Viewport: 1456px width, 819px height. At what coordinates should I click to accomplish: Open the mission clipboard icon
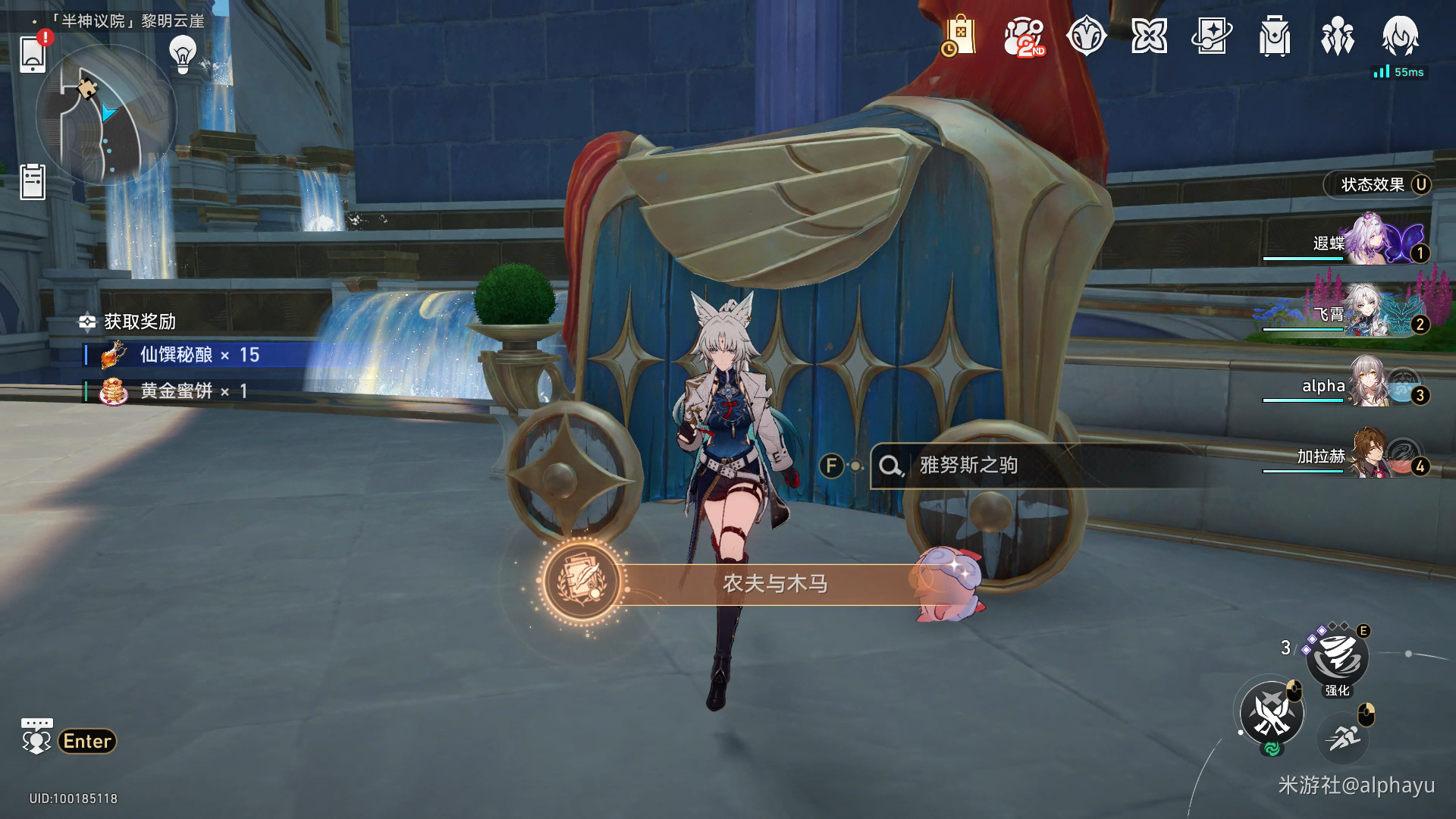tap(33, 182)
